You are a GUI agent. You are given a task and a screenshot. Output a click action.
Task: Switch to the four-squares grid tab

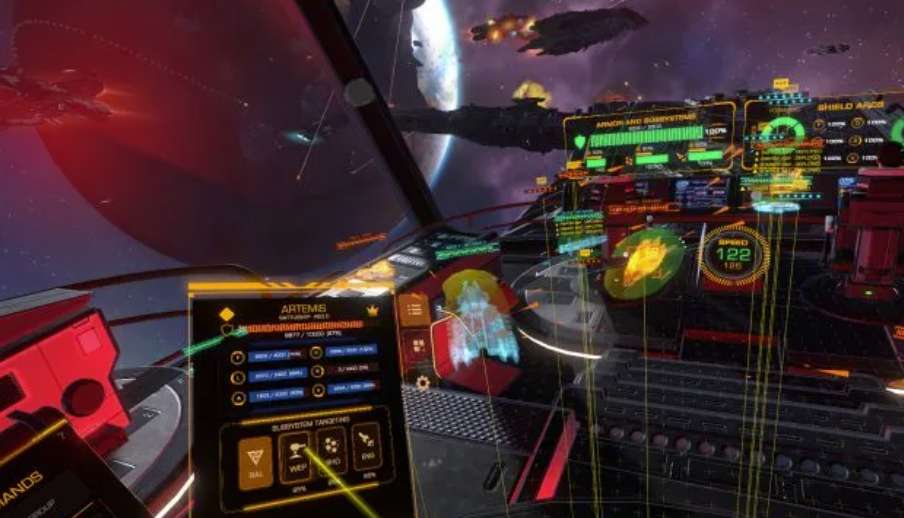click(x=418, y=347)
